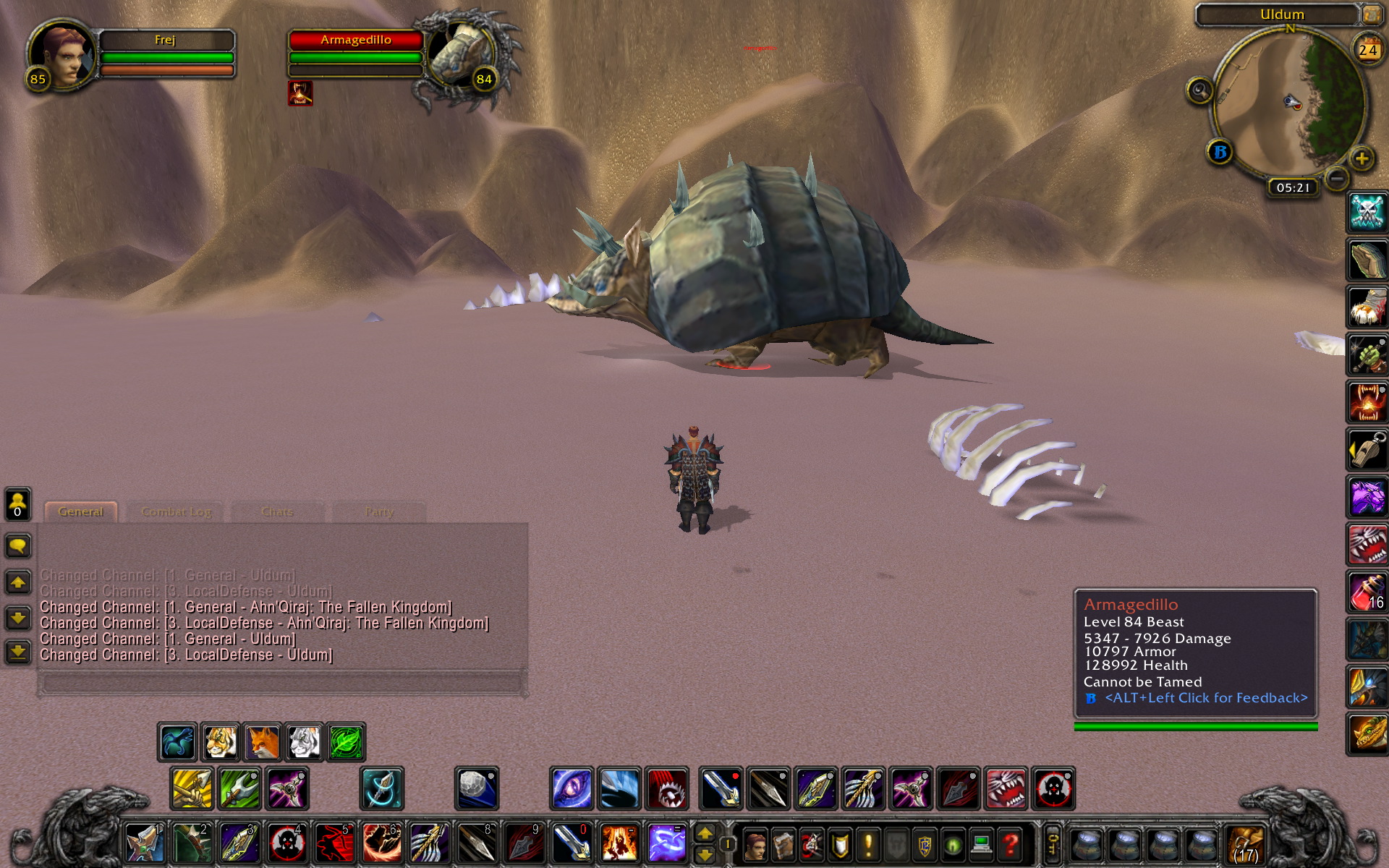1389x868 pixels.
Task: Page the action bar up with the arrow
Action: [705, 833]
